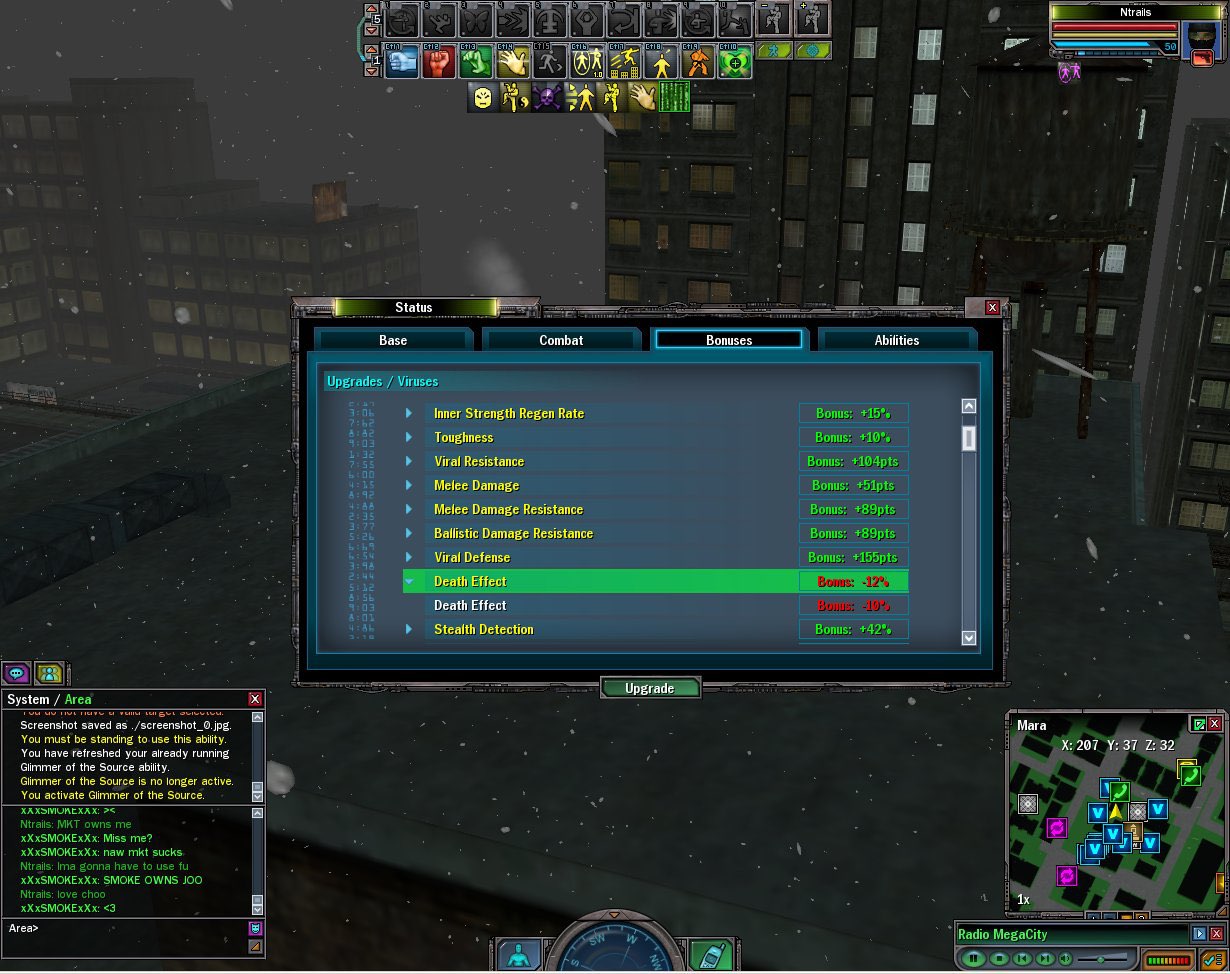1230x974 pixels.
Task: Close the Radio MegaCity player
Action: [x=1217, y=934]
